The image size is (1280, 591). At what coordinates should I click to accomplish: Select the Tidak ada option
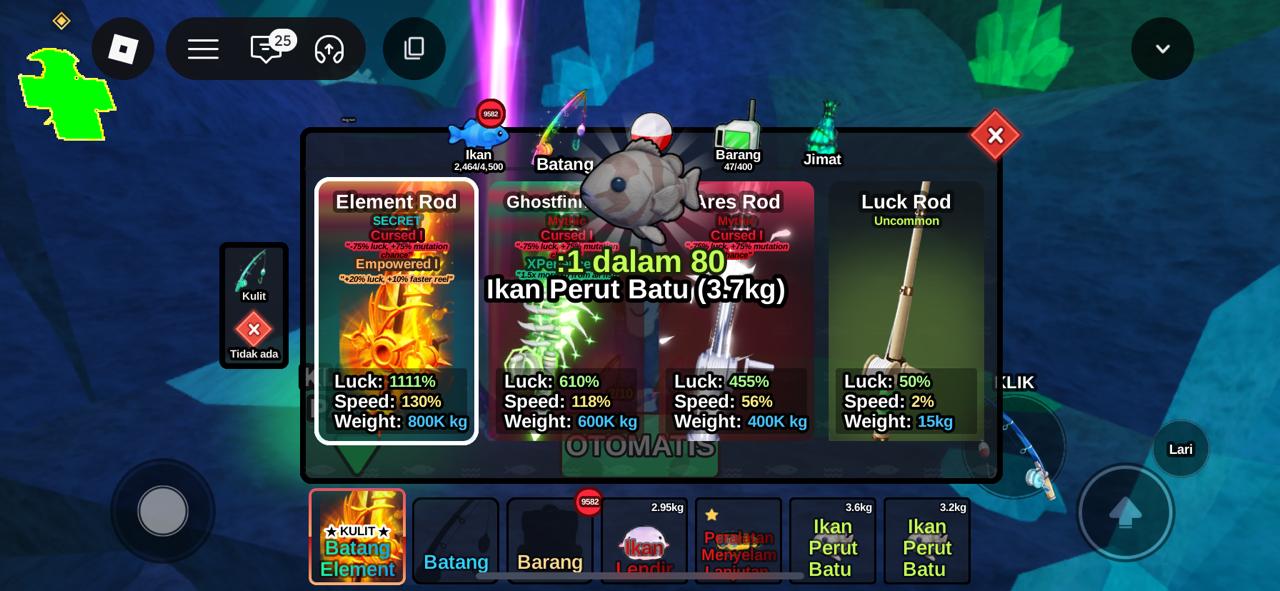click(x=254, y=334)
